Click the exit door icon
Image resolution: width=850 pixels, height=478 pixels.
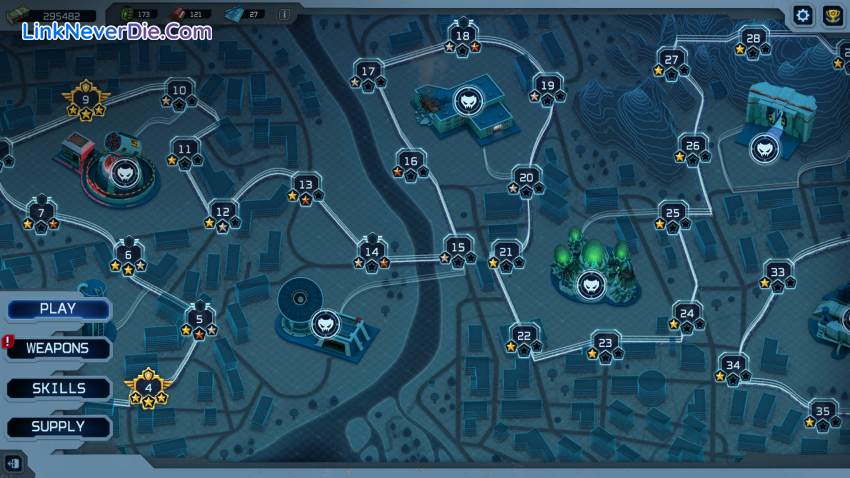(x=13, y=462)
